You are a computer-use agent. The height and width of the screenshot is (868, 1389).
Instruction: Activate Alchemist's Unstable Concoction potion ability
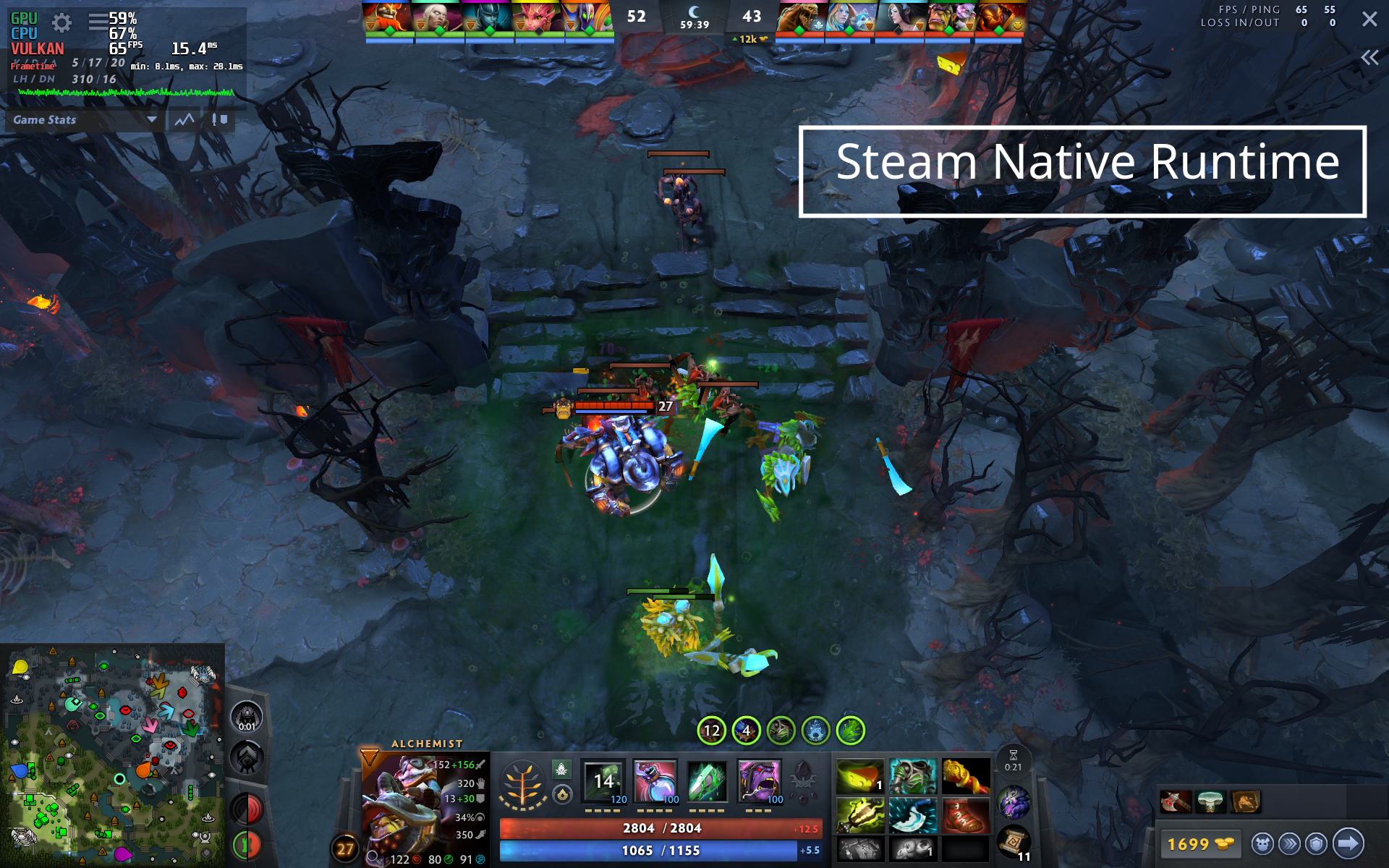coord(655,780)
